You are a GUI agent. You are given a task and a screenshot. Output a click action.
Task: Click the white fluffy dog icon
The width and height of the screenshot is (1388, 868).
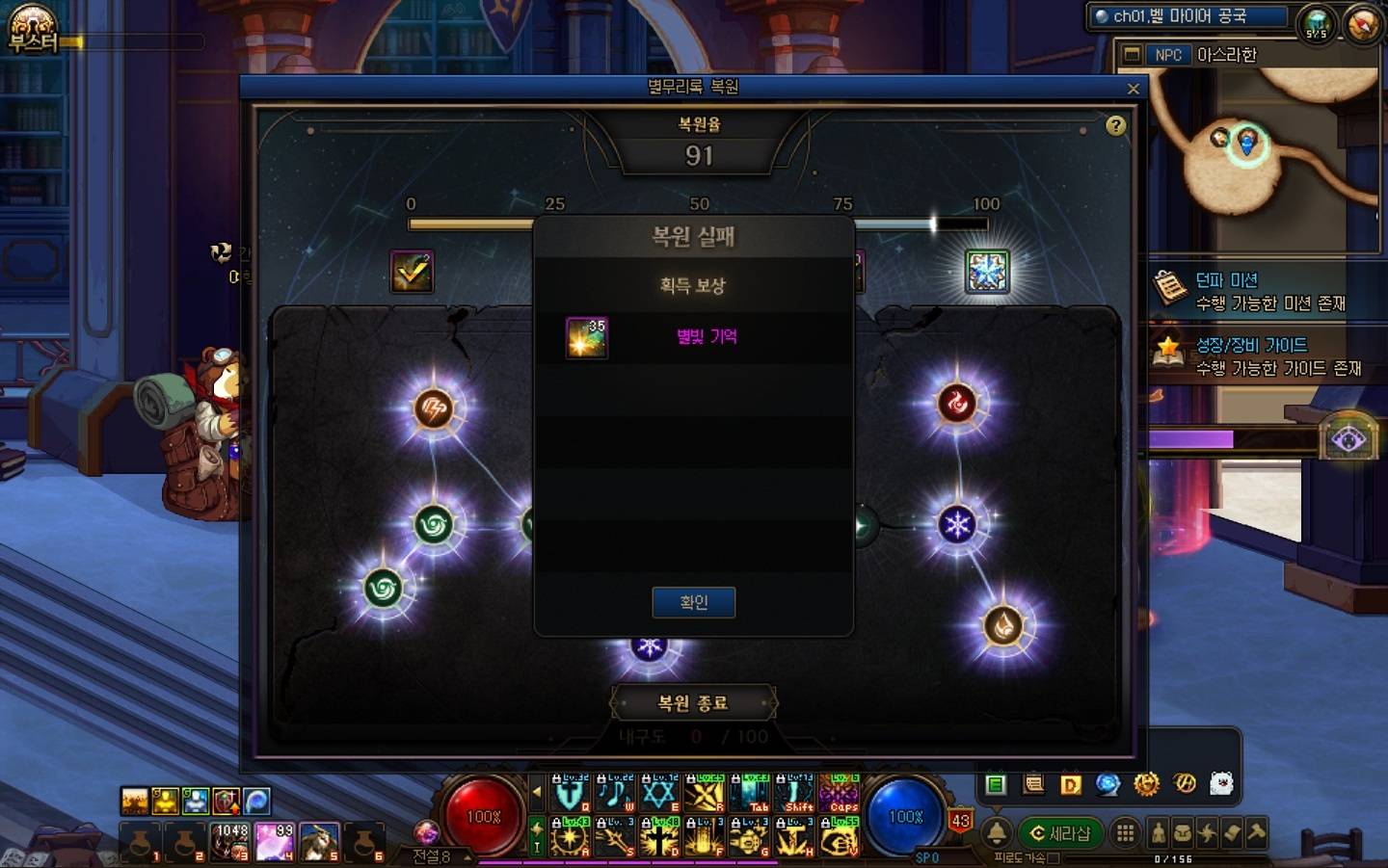(1221, 784)
